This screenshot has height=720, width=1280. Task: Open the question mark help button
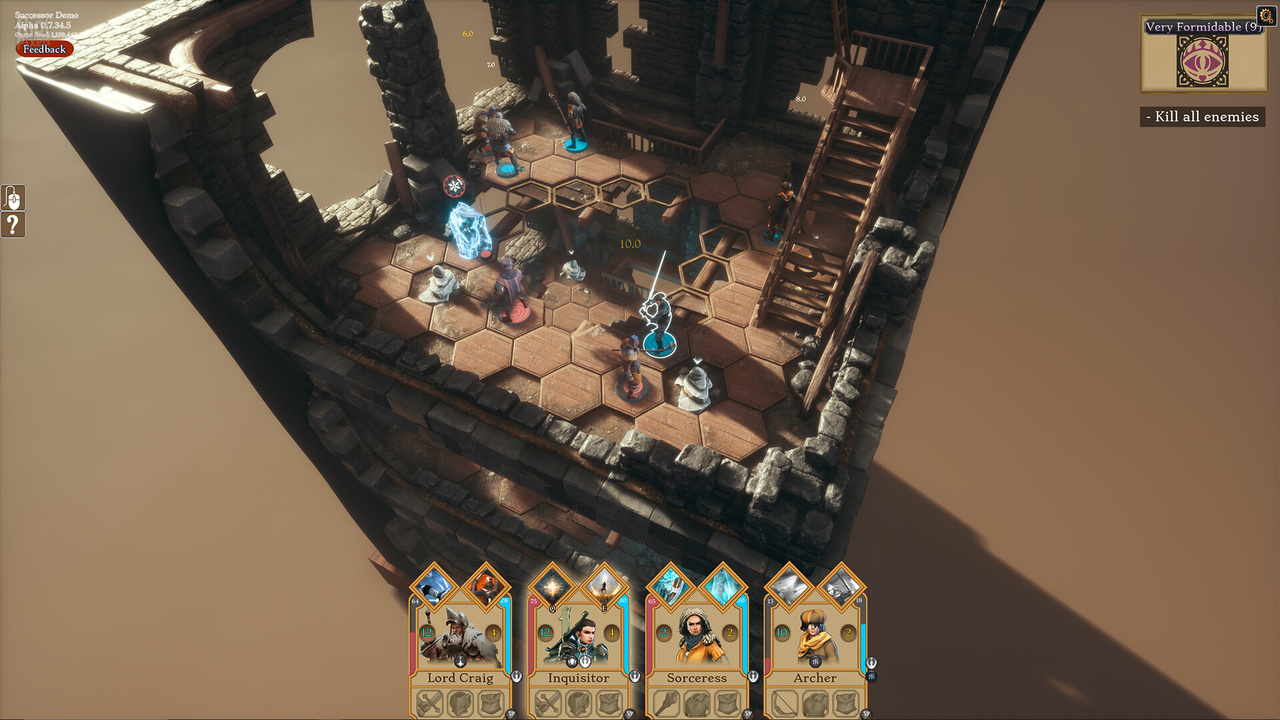coord(13,225)
